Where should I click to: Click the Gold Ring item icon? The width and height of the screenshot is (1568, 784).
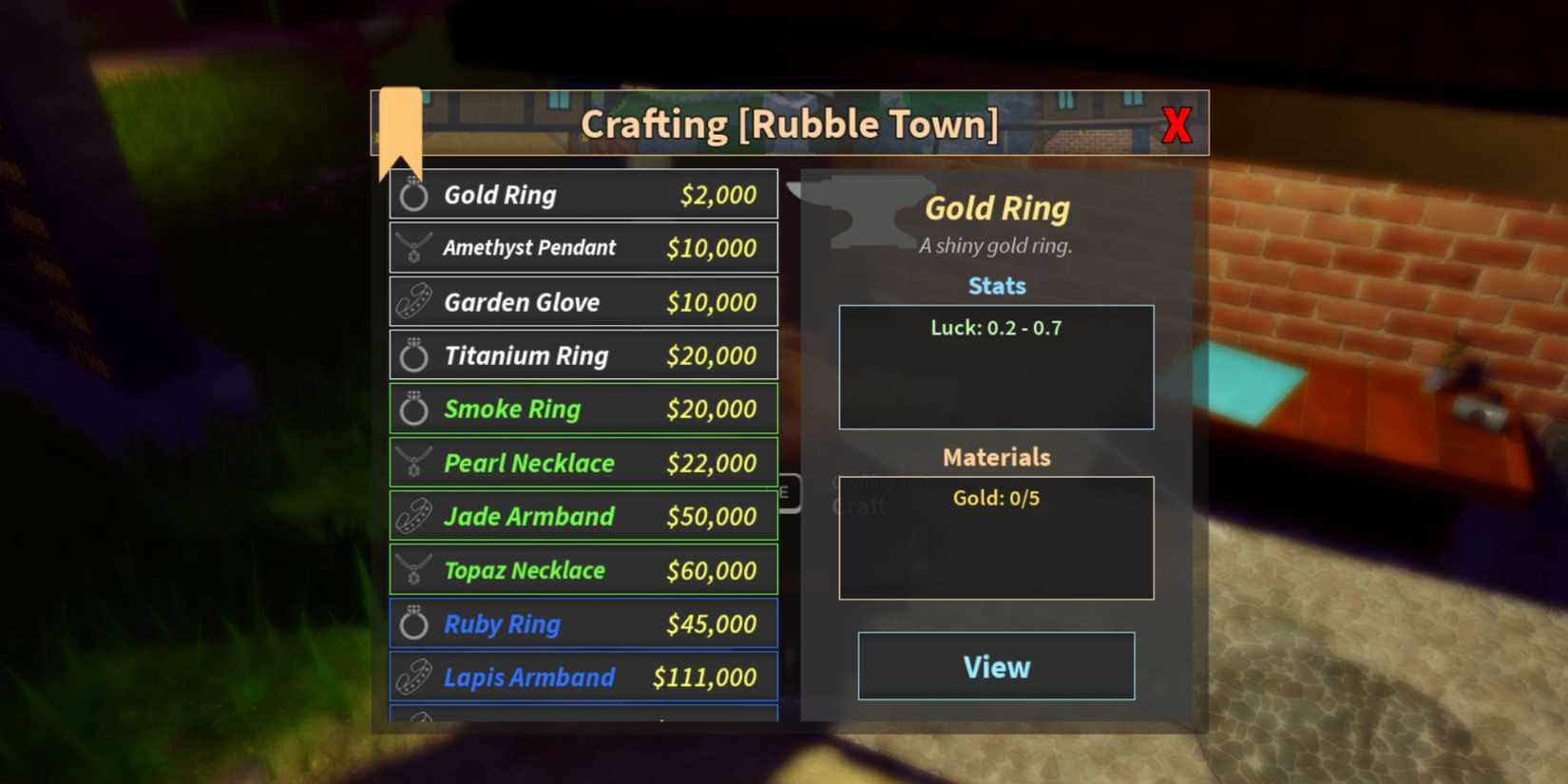coord(413,195)
